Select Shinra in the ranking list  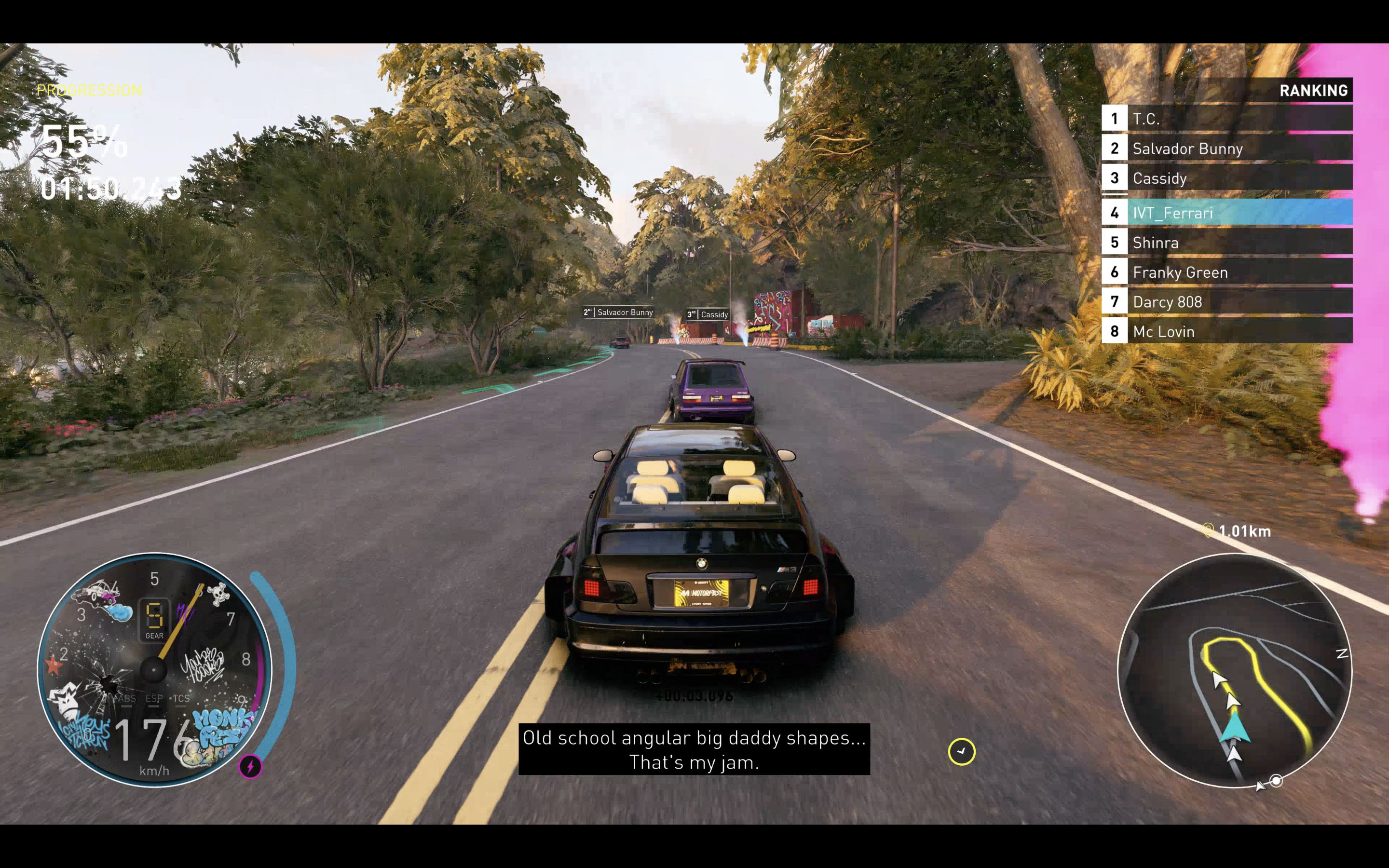1226,243
